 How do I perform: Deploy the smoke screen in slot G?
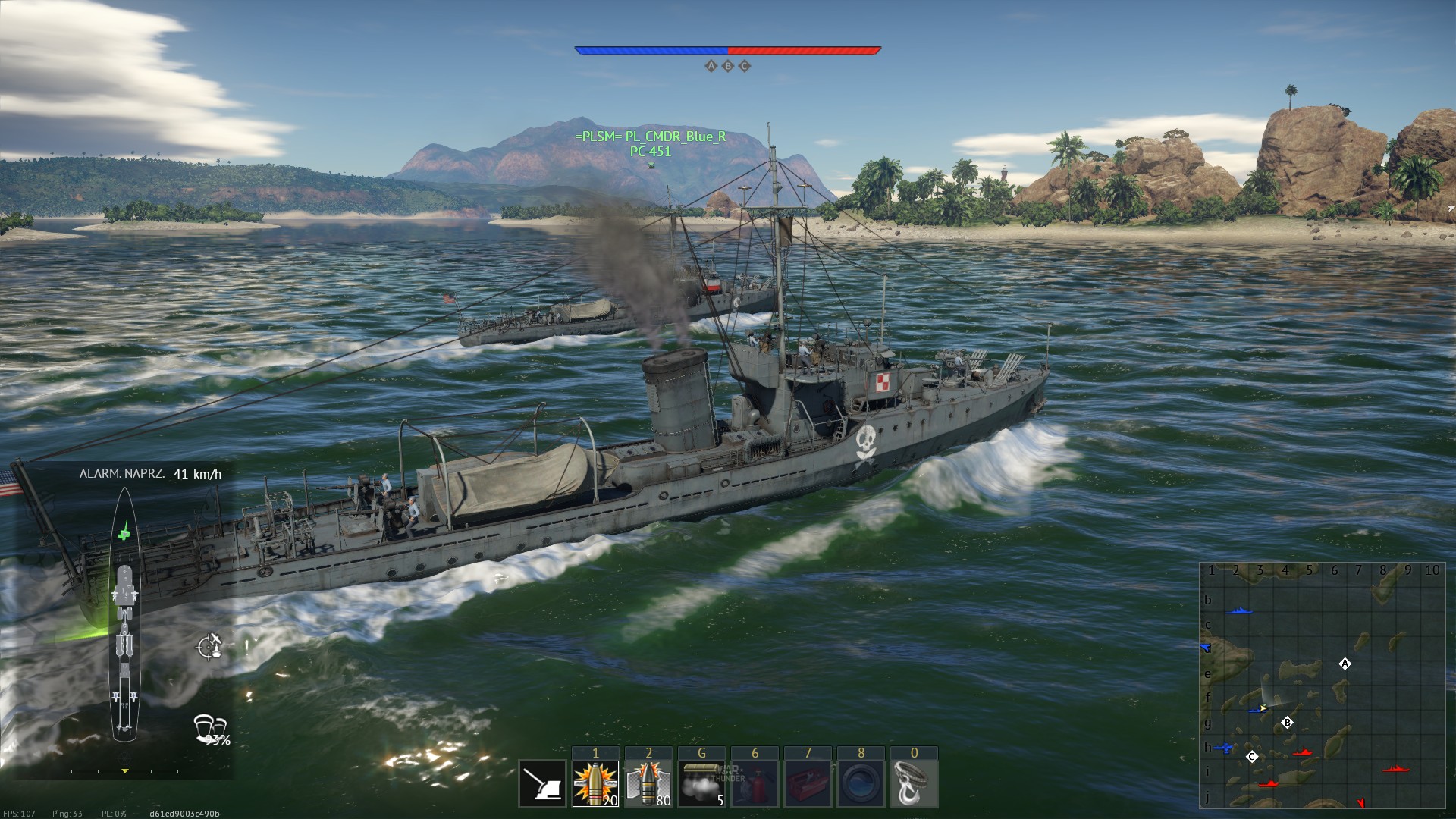(701, 784)
